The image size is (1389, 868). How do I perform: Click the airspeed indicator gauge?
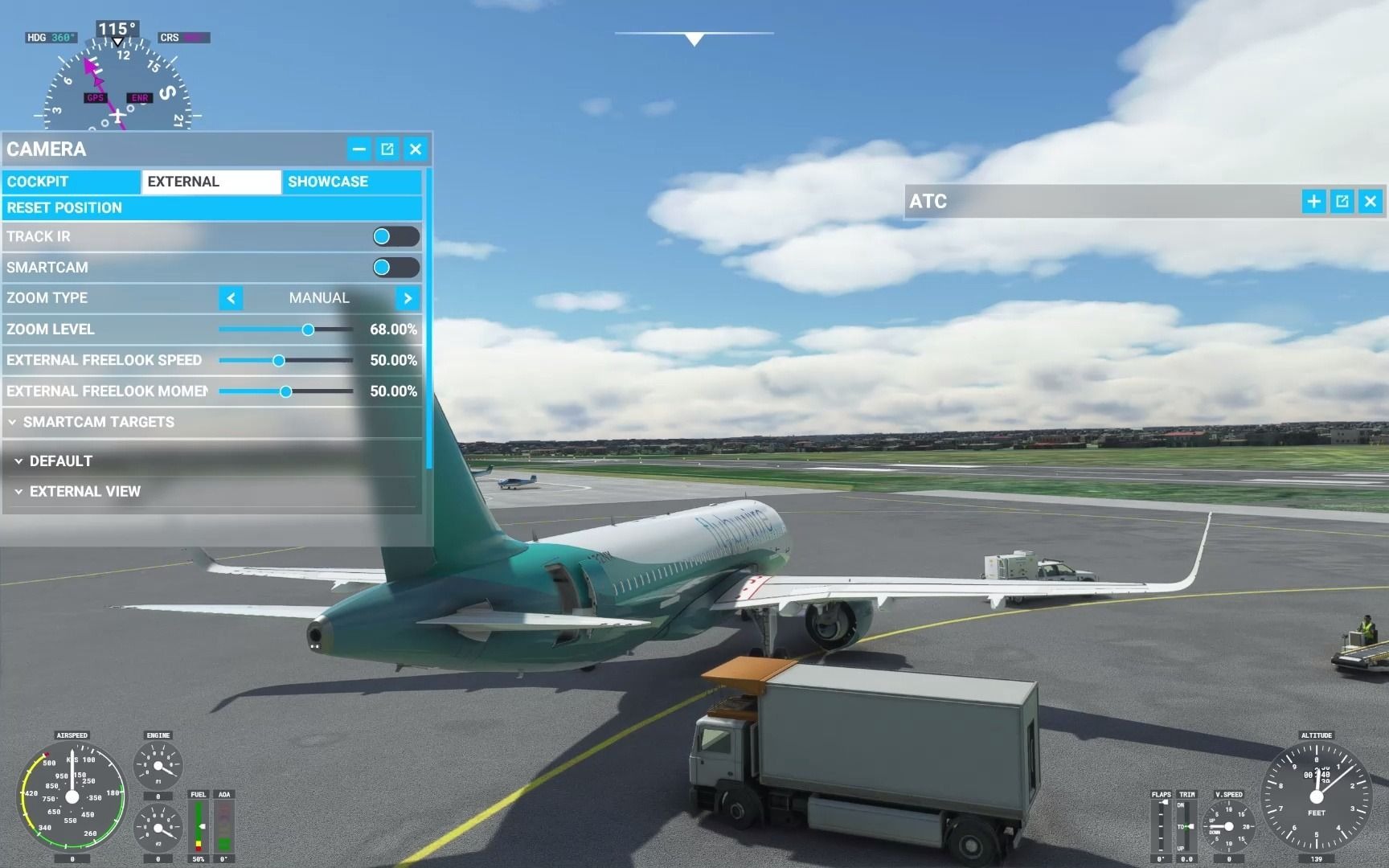point(72,796)
